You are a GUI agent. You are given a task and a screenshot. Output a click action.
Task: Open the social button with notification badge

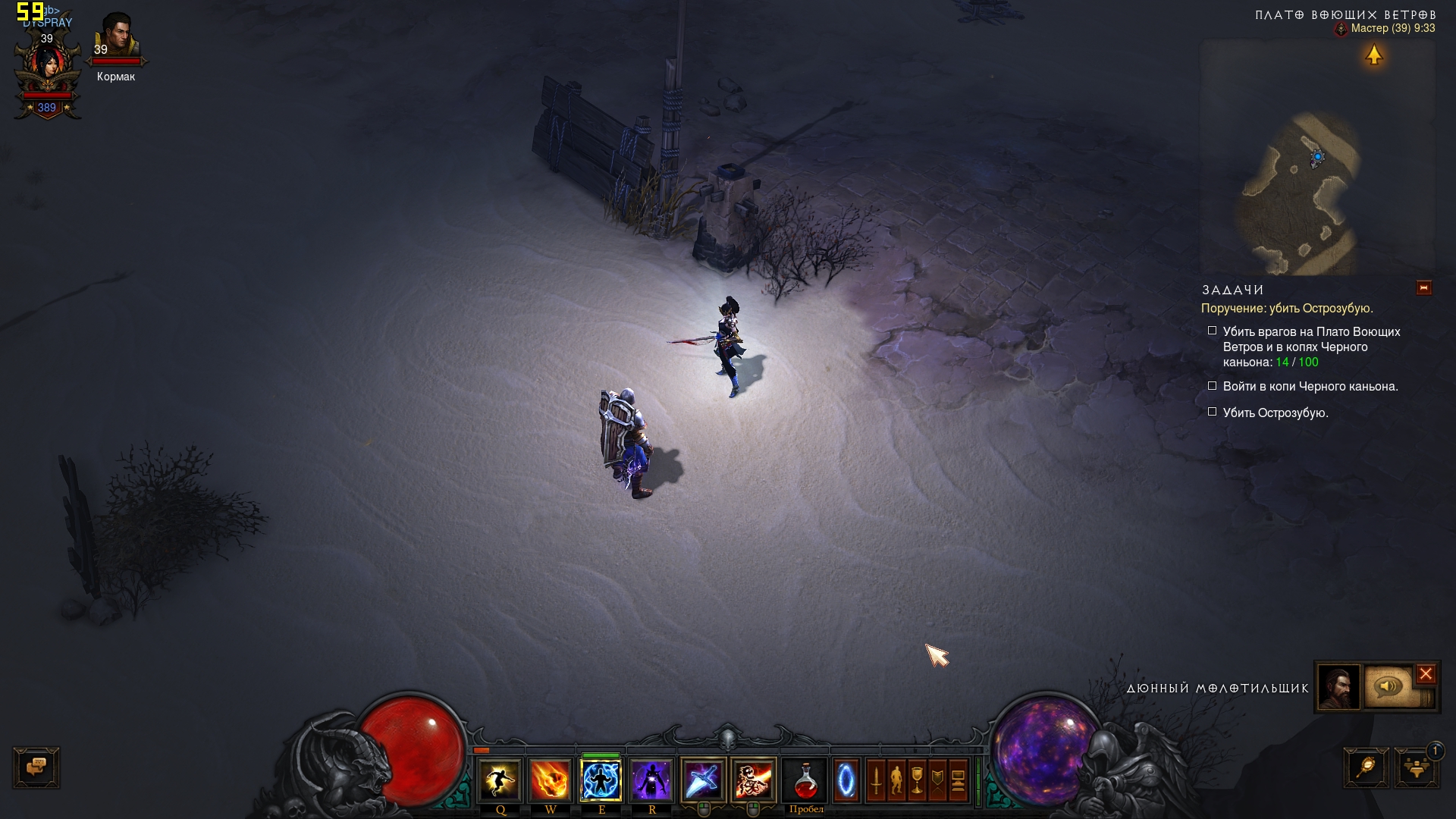point(1416,767)
